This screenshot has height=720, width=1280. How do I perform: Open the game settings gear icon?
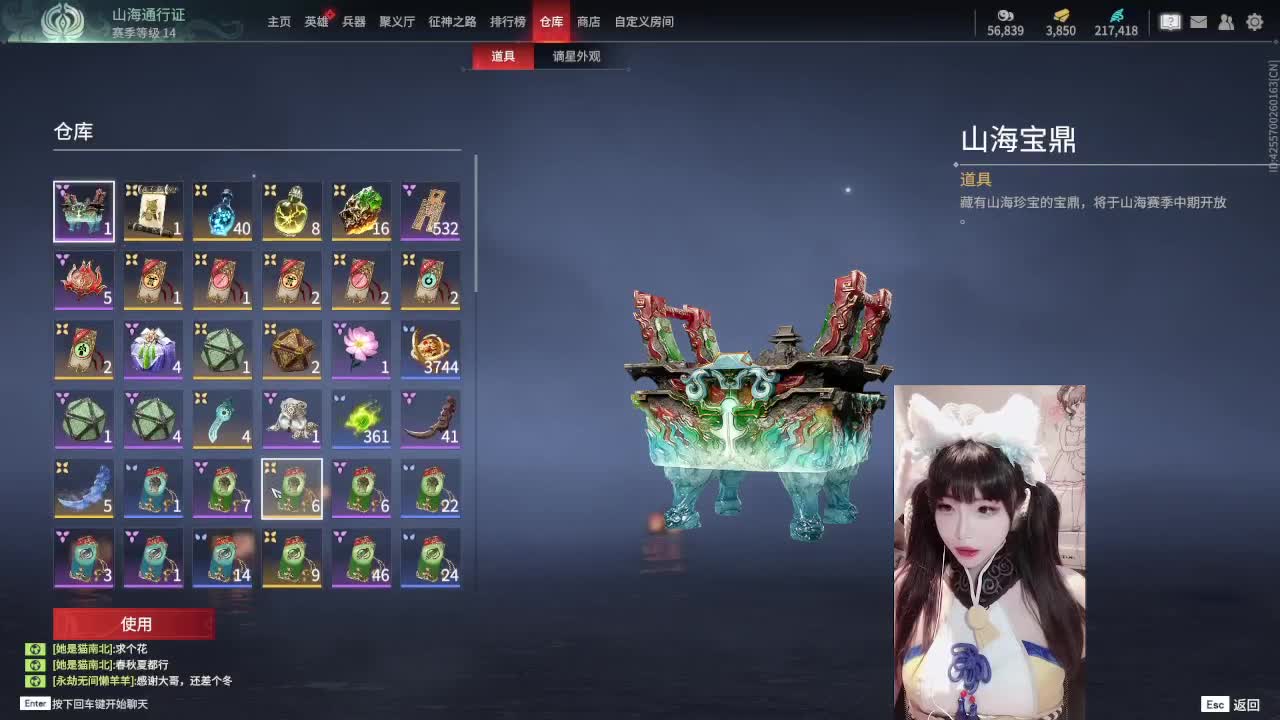click(1254, 21)
